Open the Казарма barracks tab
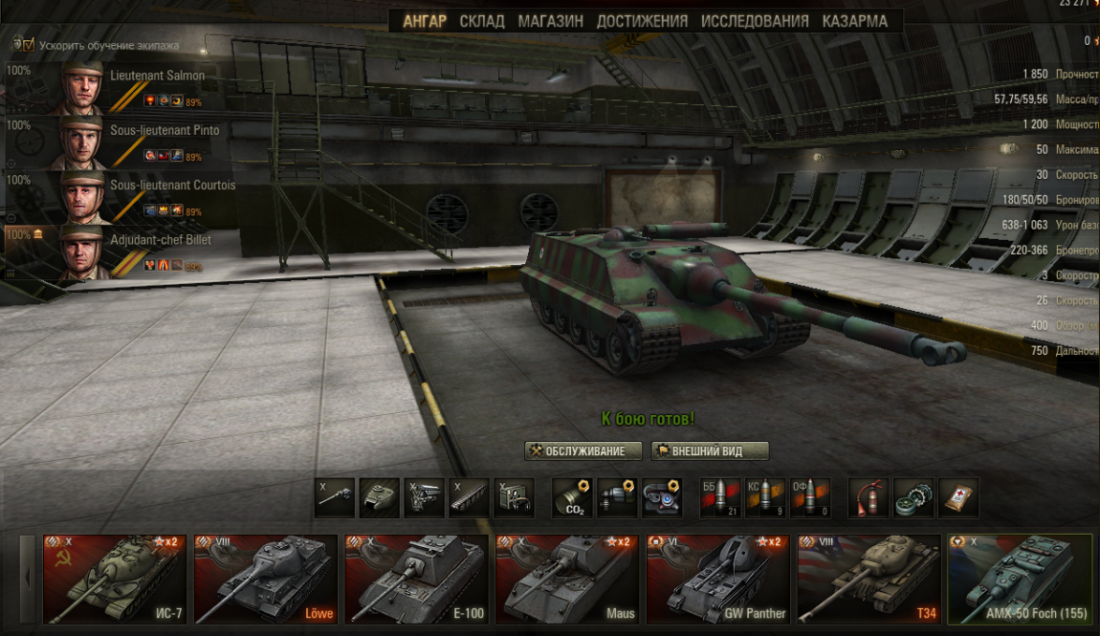Screen dimensions: 1100x636 pyautogui.click(x=854, y=21)
